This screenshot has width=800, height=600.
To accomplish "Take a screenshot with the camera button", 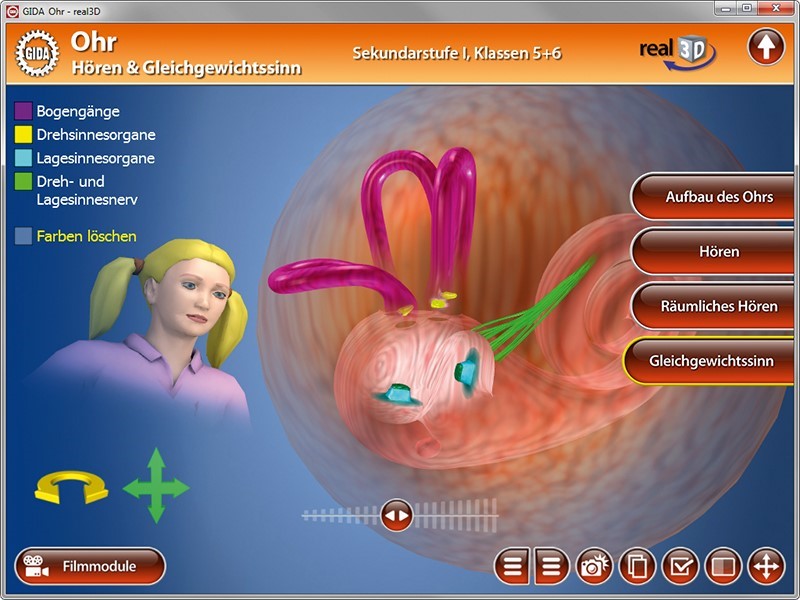I will [595, 567].
